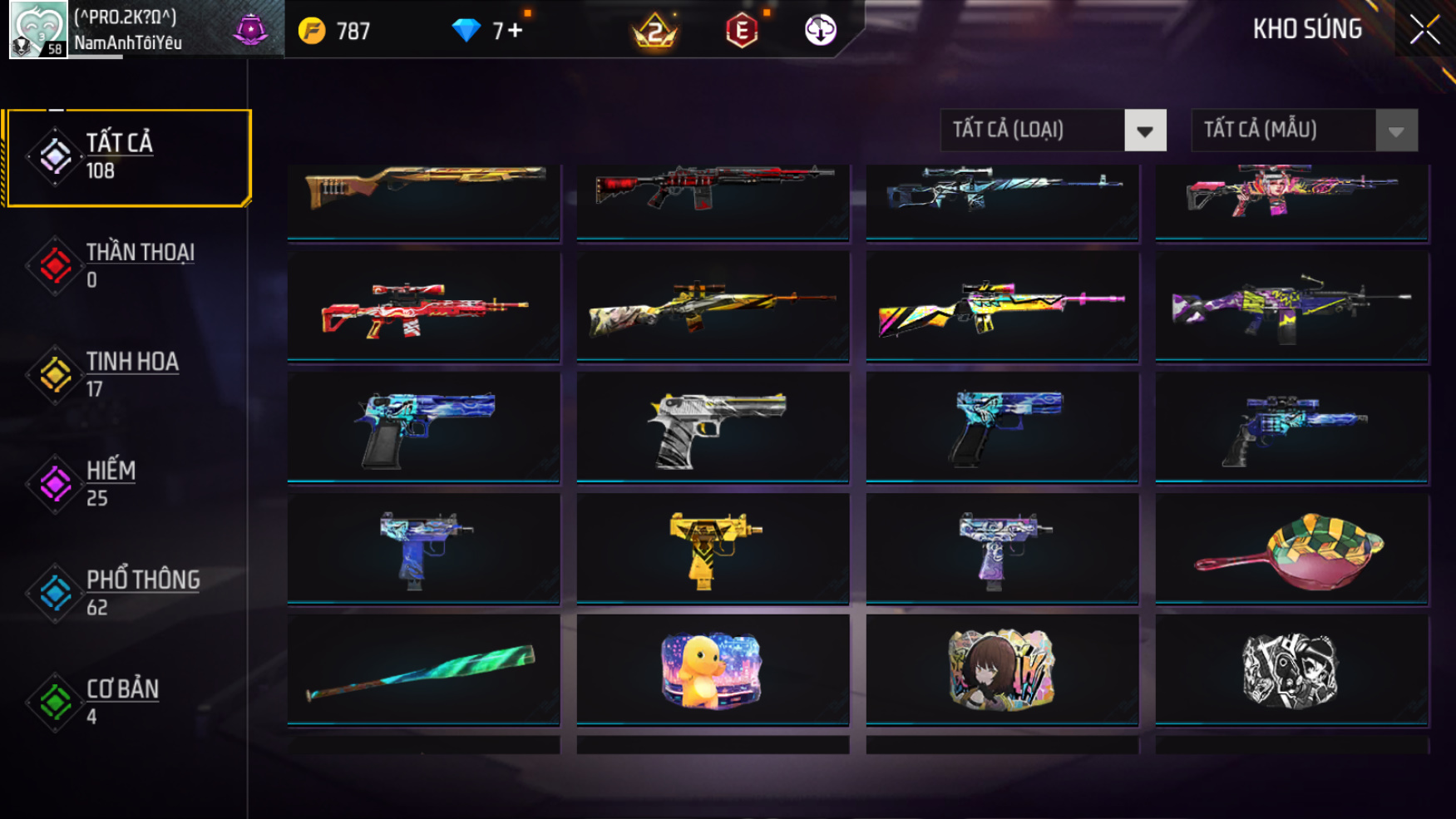Choose the green baseball bat skin

coord(423,669)
